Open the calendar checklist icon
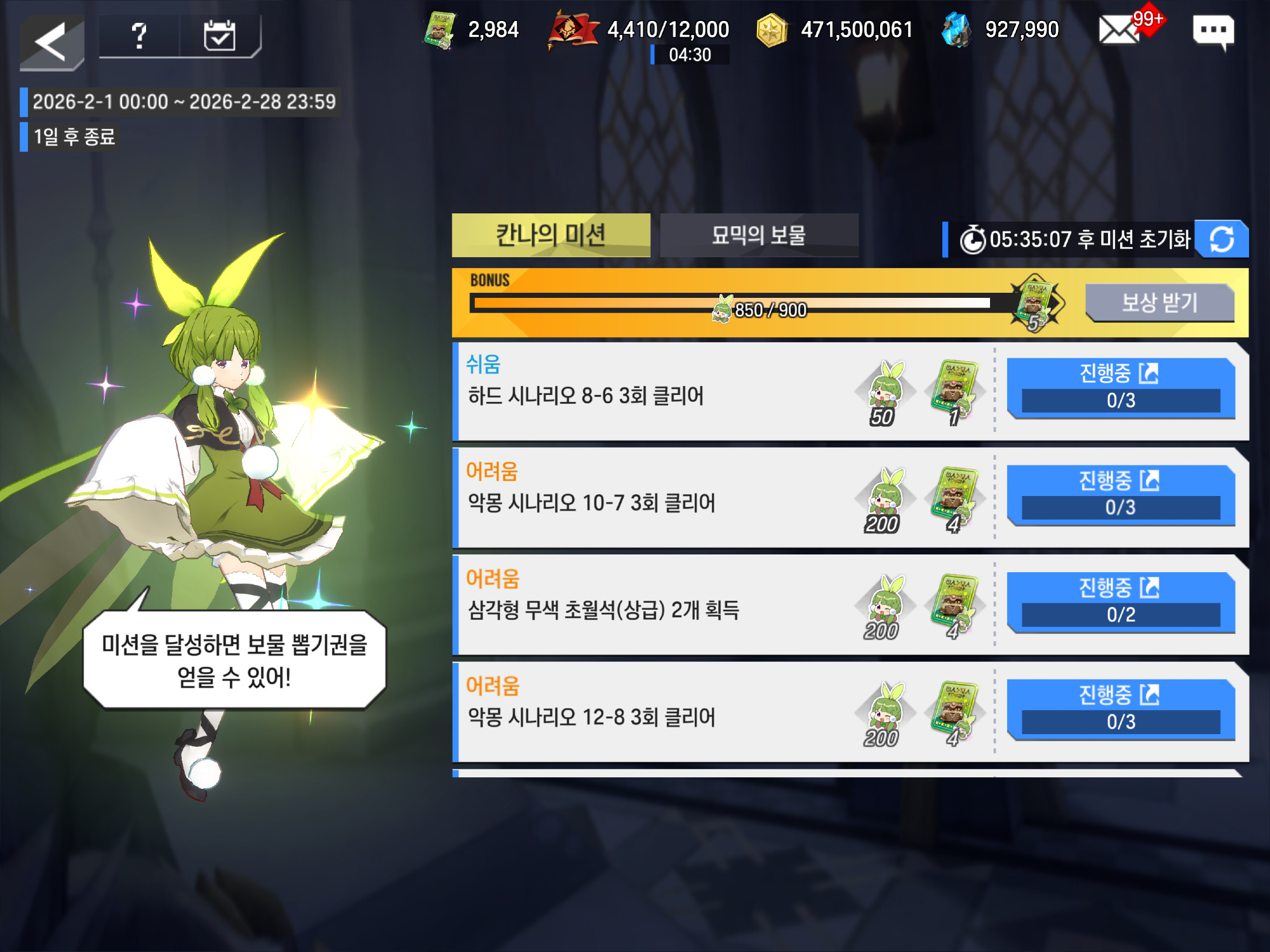 pos(220,36)
